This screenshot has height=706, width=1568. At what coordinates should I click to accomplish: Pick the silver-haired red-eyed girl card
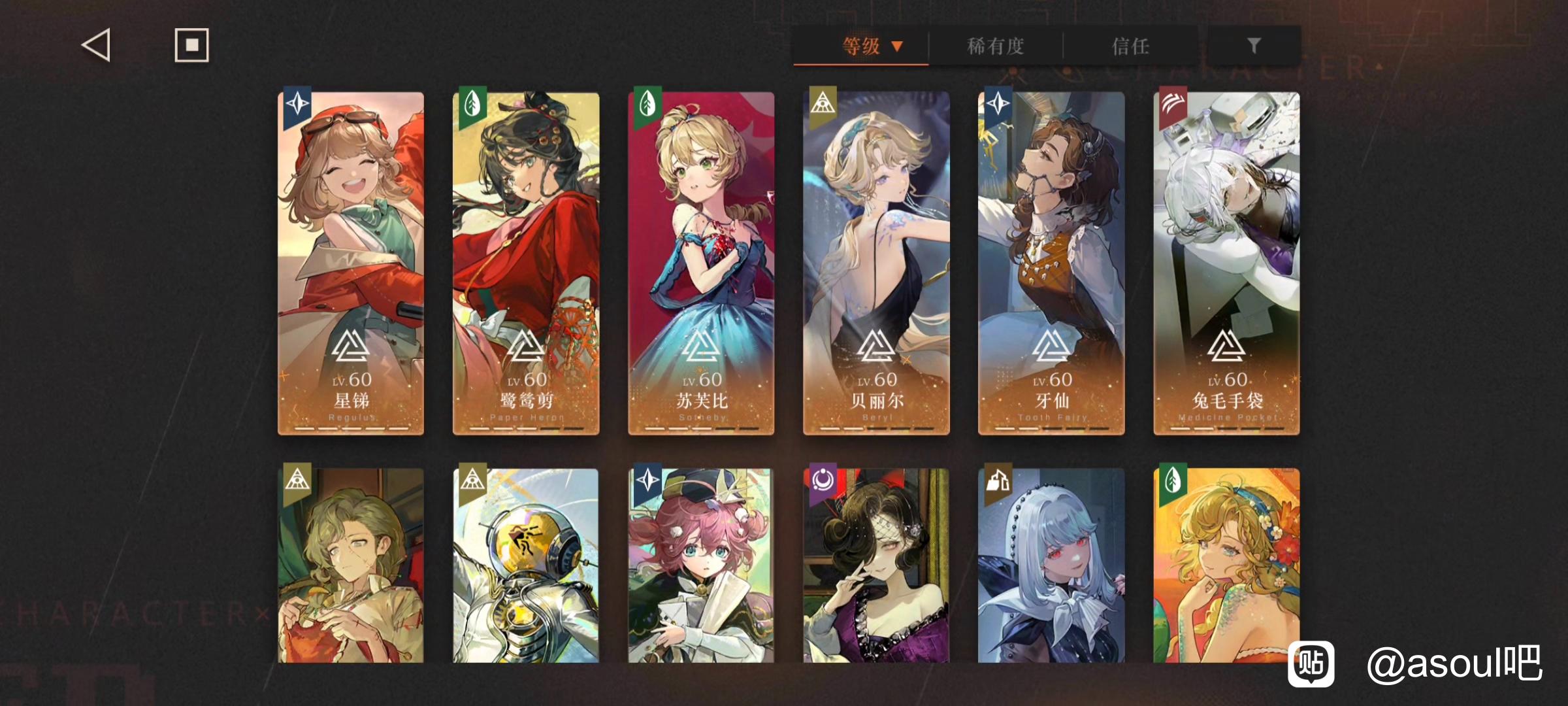[x=1051, y=565]
